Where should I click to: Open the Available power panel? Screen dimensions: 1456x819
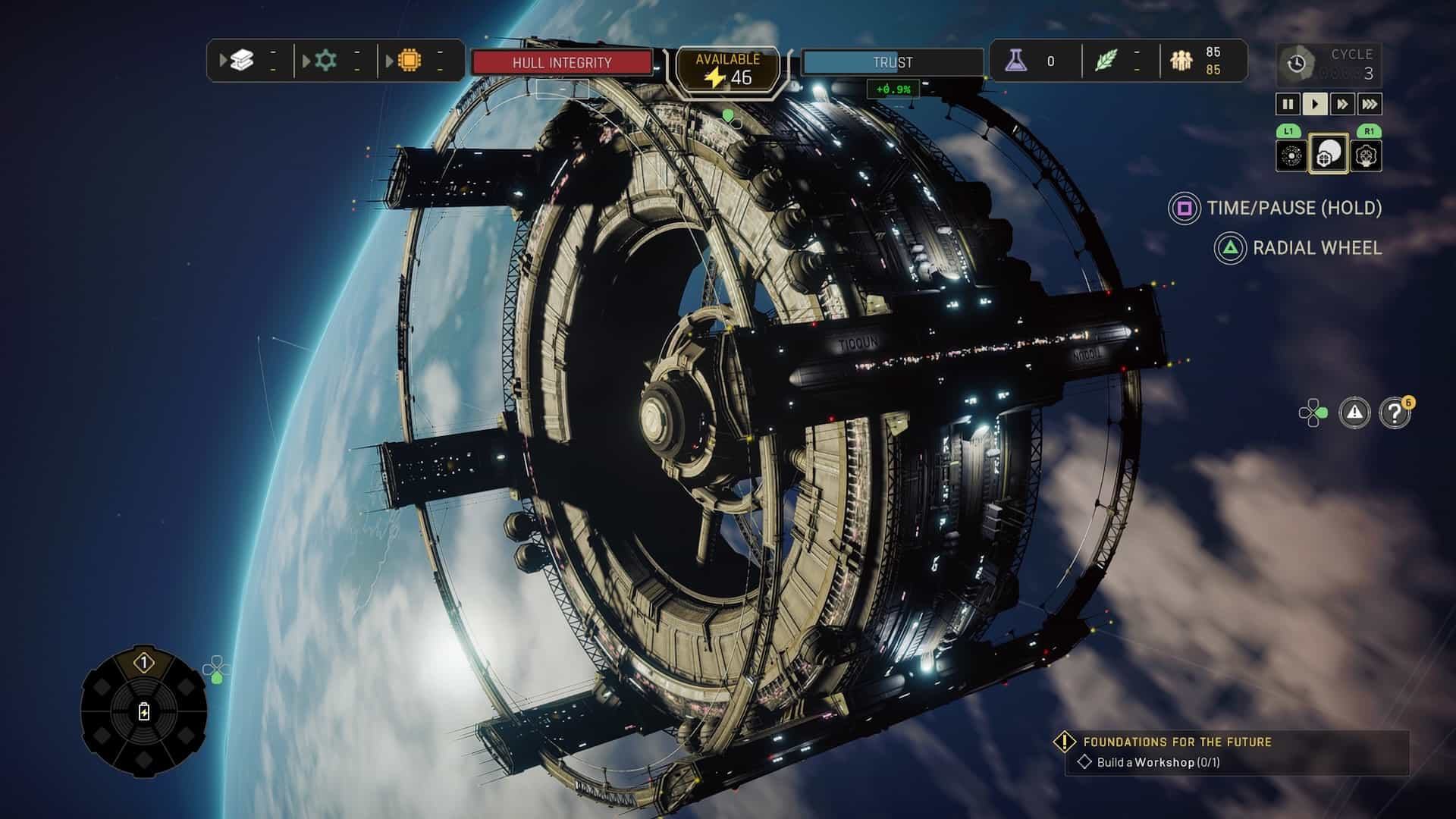pos(727,70)
